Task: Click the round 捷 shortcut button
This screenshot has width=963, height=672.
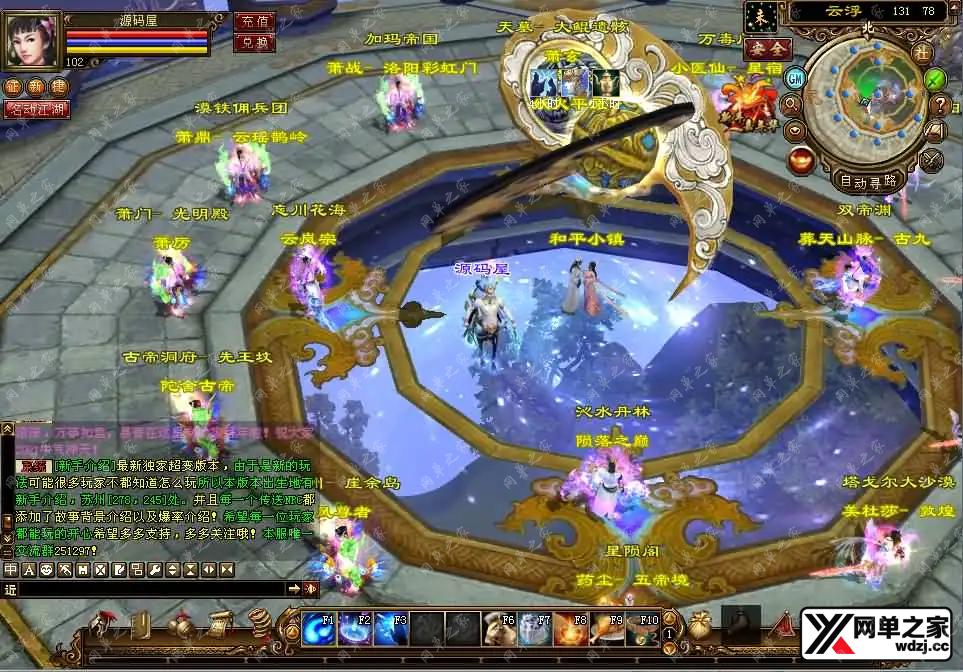Action: pos(57,87)
